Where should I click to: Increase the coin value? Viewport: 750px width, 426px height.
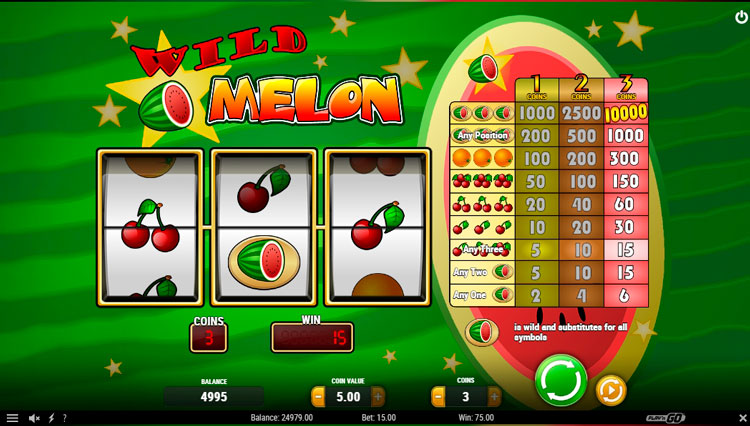(x=378, y=397)
